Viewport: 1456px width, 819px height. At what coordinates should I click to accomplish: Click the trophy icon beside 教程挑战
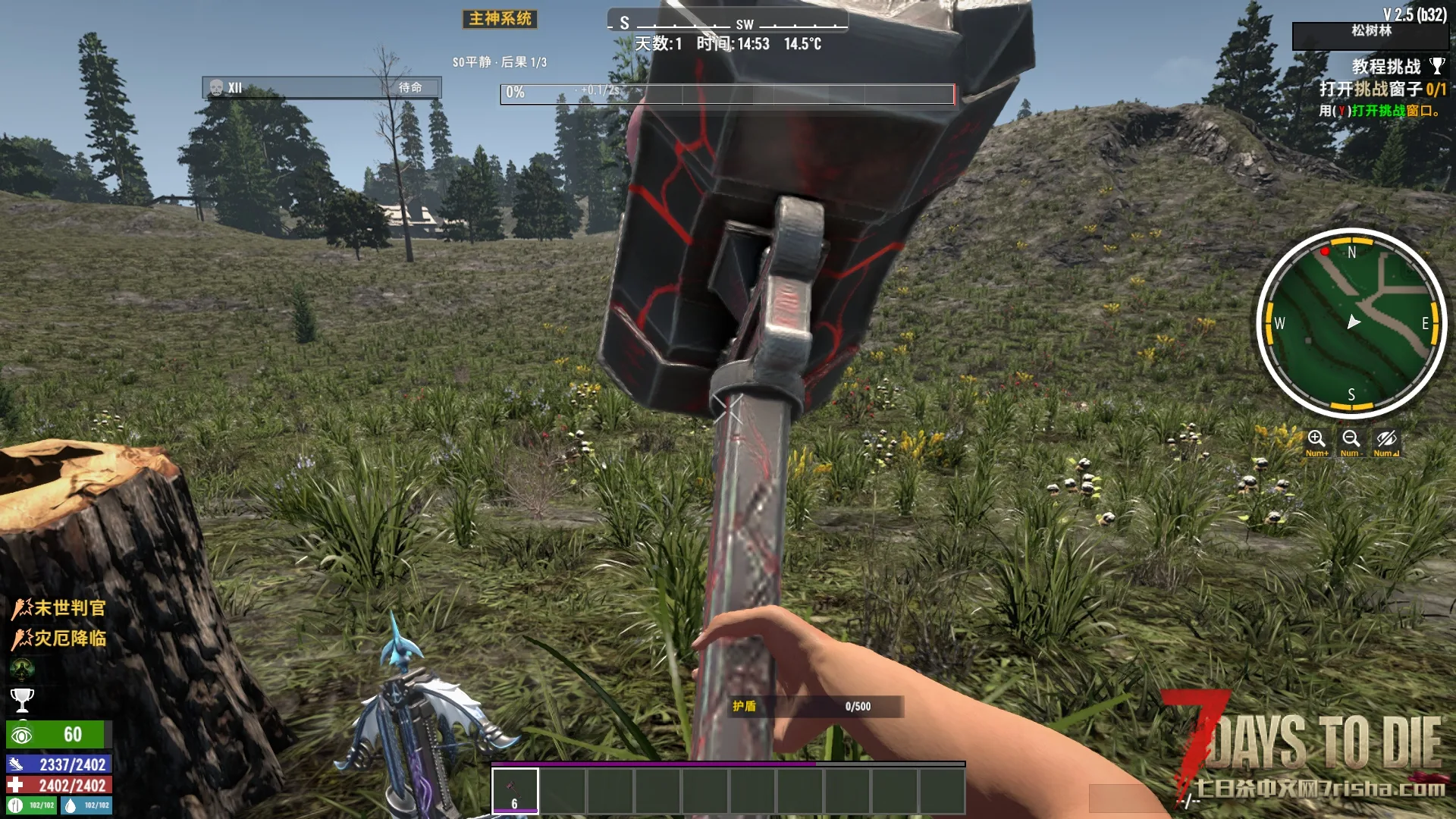point(1437,66)
